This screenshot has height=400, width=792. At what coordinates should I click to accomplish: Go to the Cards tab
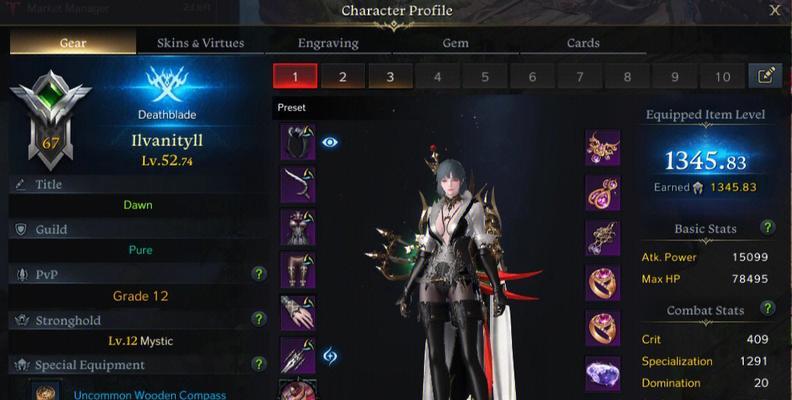click(583, 43)
